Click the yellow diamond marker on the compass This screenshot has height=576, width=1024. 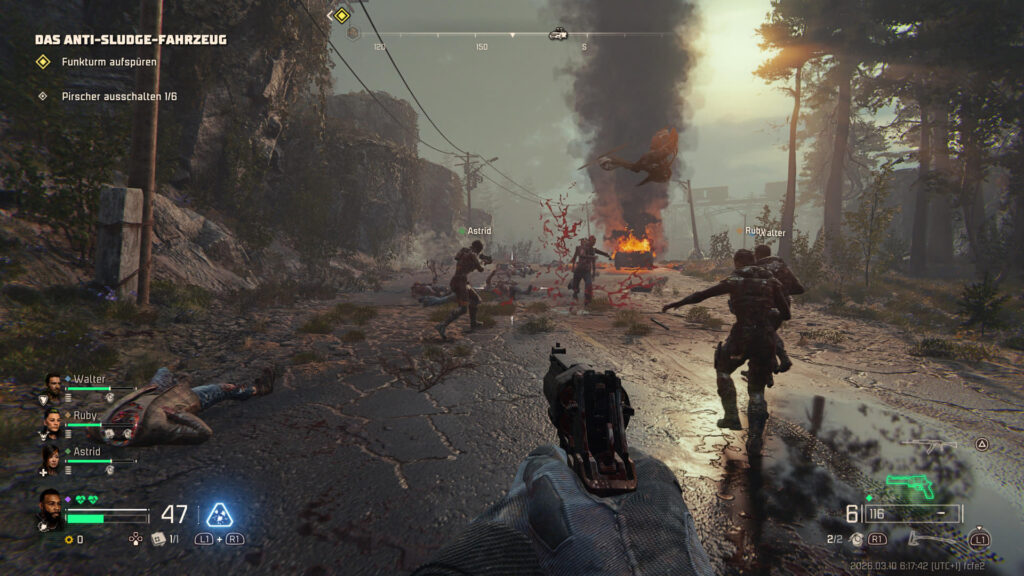coord(342,15)
